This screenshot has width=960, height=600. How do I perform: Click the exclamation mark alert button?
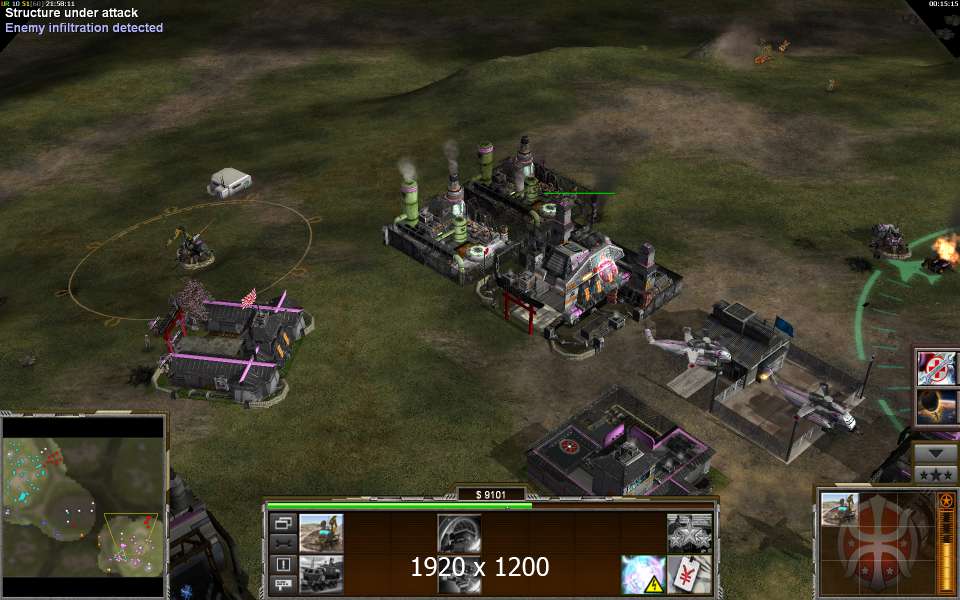(282, 564)
